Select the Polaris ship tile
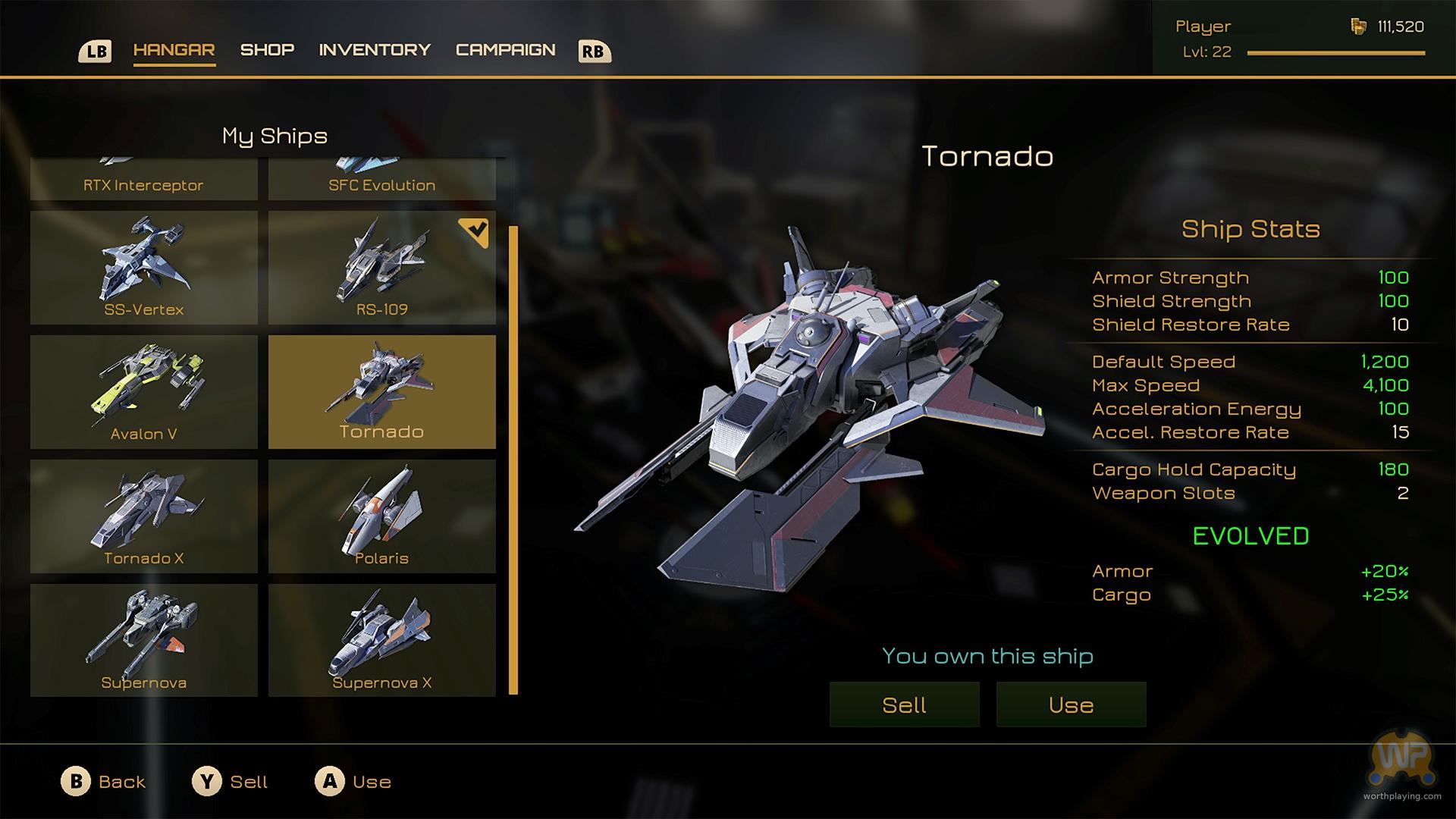 point(381,516)
